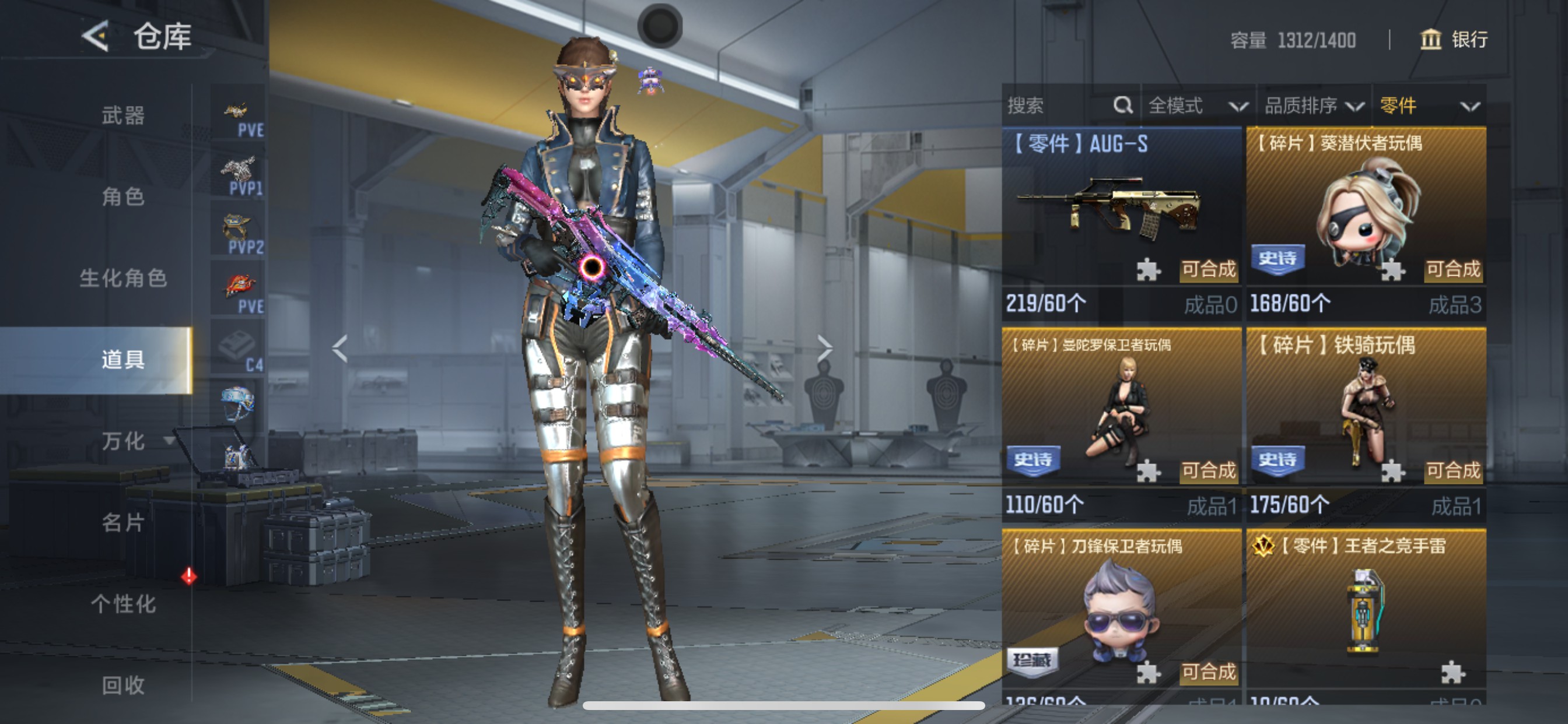The image size is (1568, 724).
Task: Select the 生化角色 category
Action: 123,278
